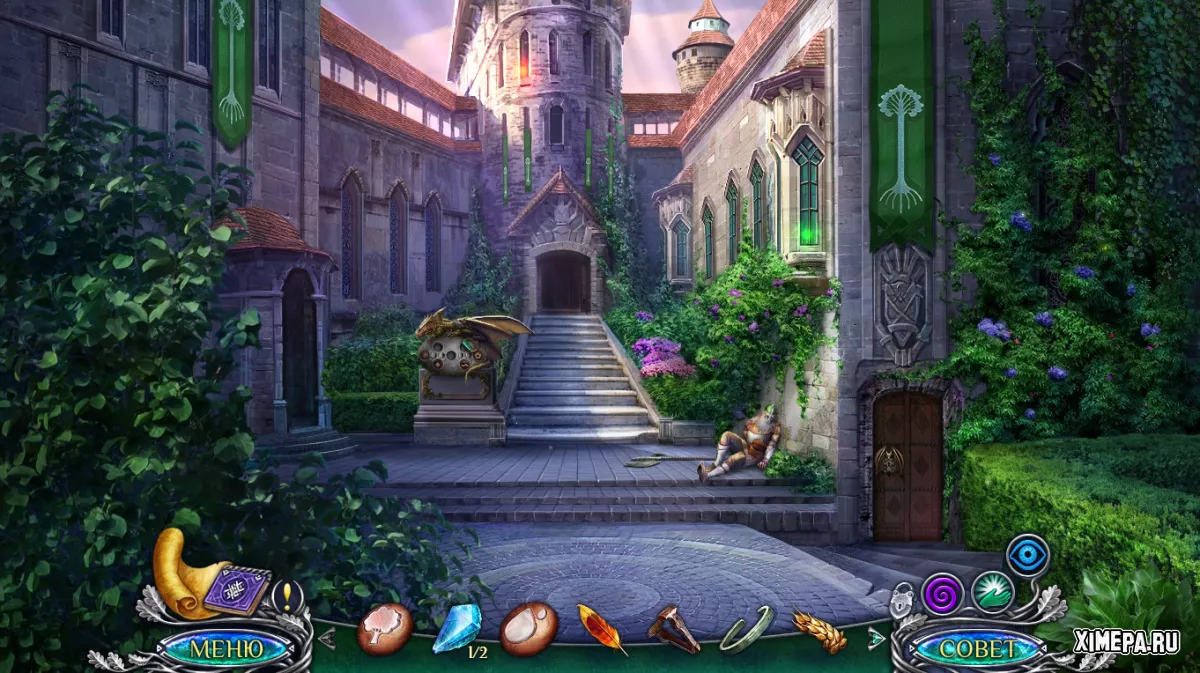Choose the orange feather from inventory
This screenshot has width=1200, height=673.
tap(602, 629)
